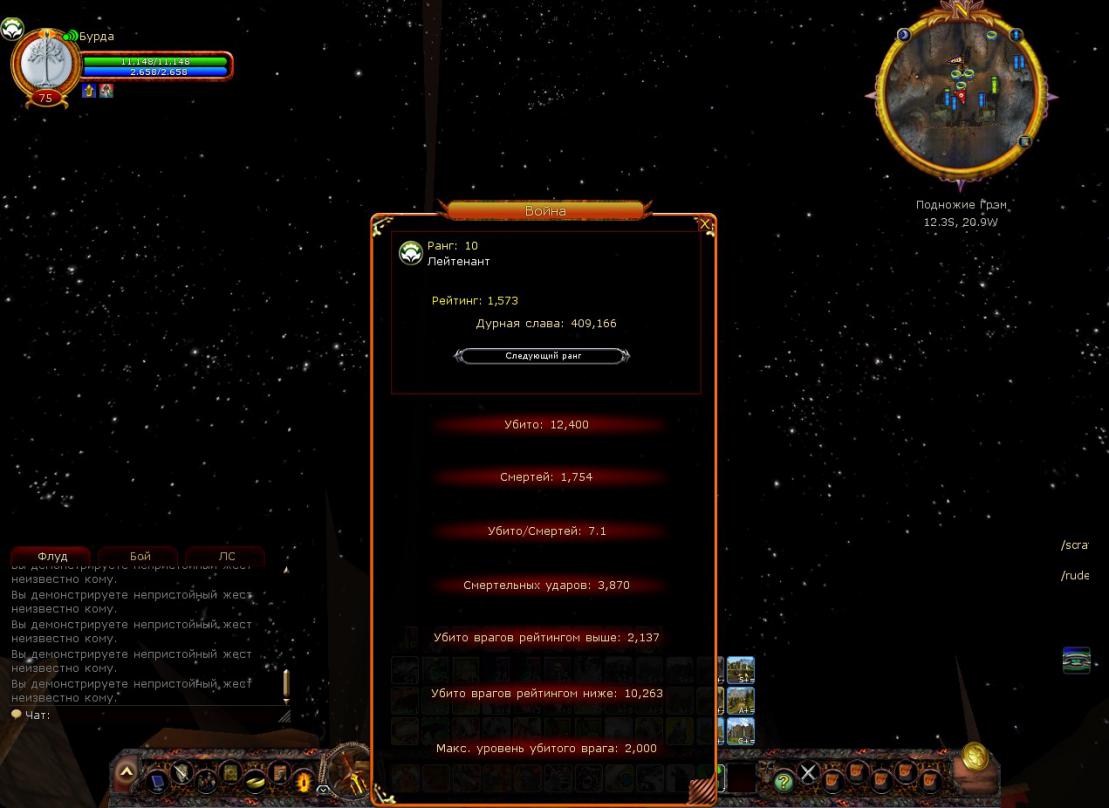Screen dimensions: 1109x808
Task: Click the rank emblem beside Ранг: 10
Action: pos(410,253)
